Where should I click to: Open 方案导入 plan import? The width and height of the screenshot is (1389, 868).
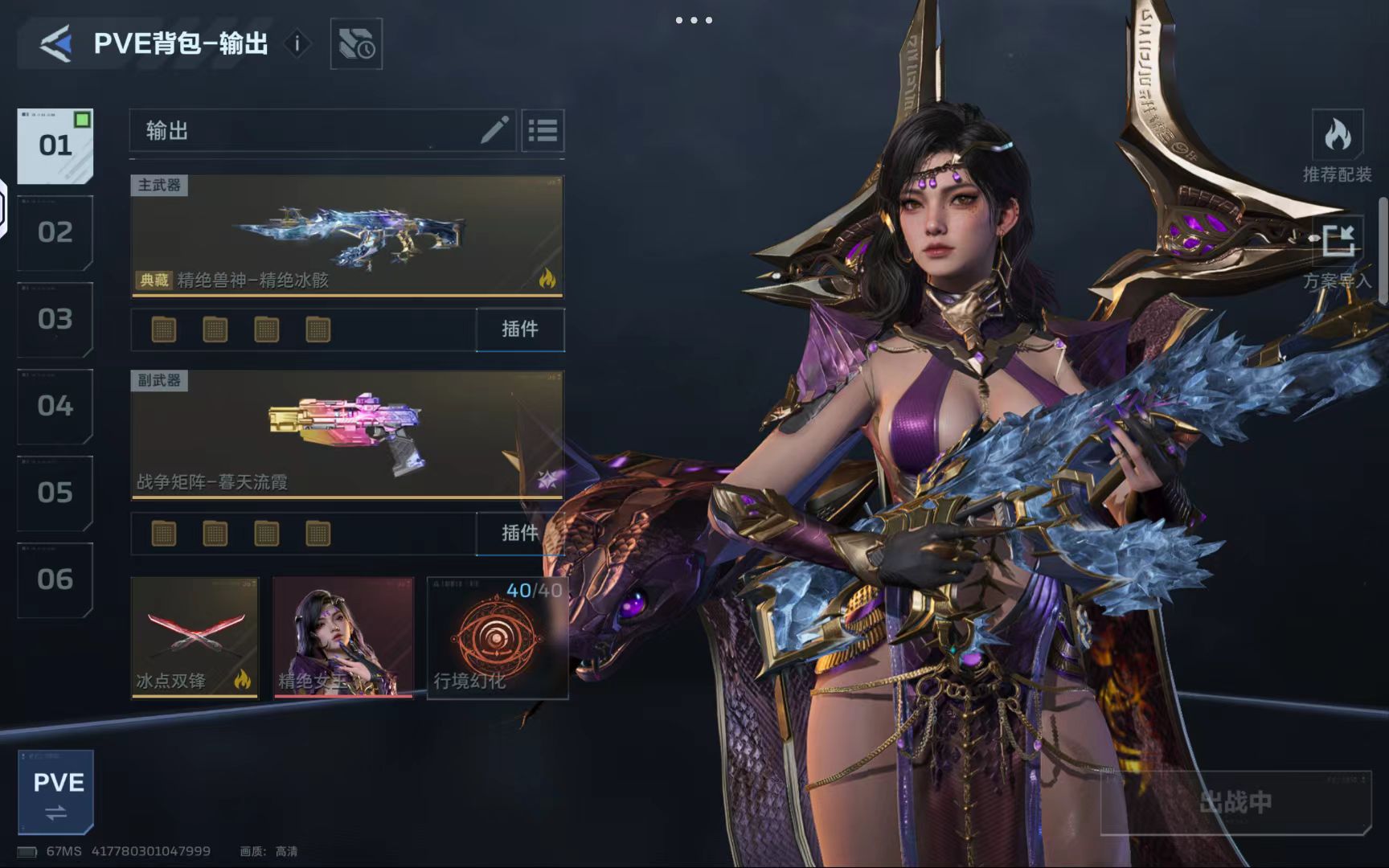[x=1337, y=252]
